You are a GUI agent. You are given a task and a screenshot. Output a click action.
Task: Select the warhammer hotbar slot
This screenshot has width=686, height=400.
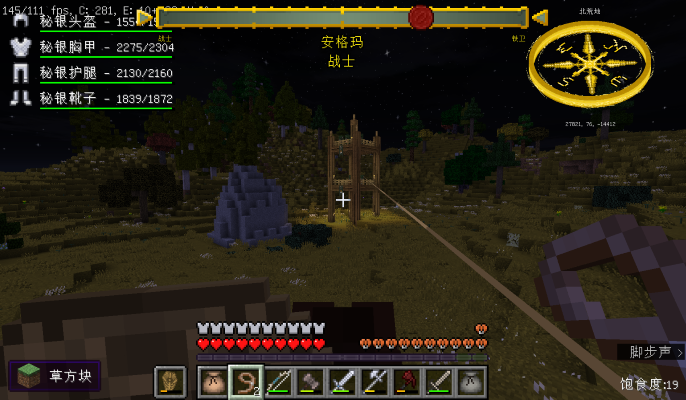[310, 381]
